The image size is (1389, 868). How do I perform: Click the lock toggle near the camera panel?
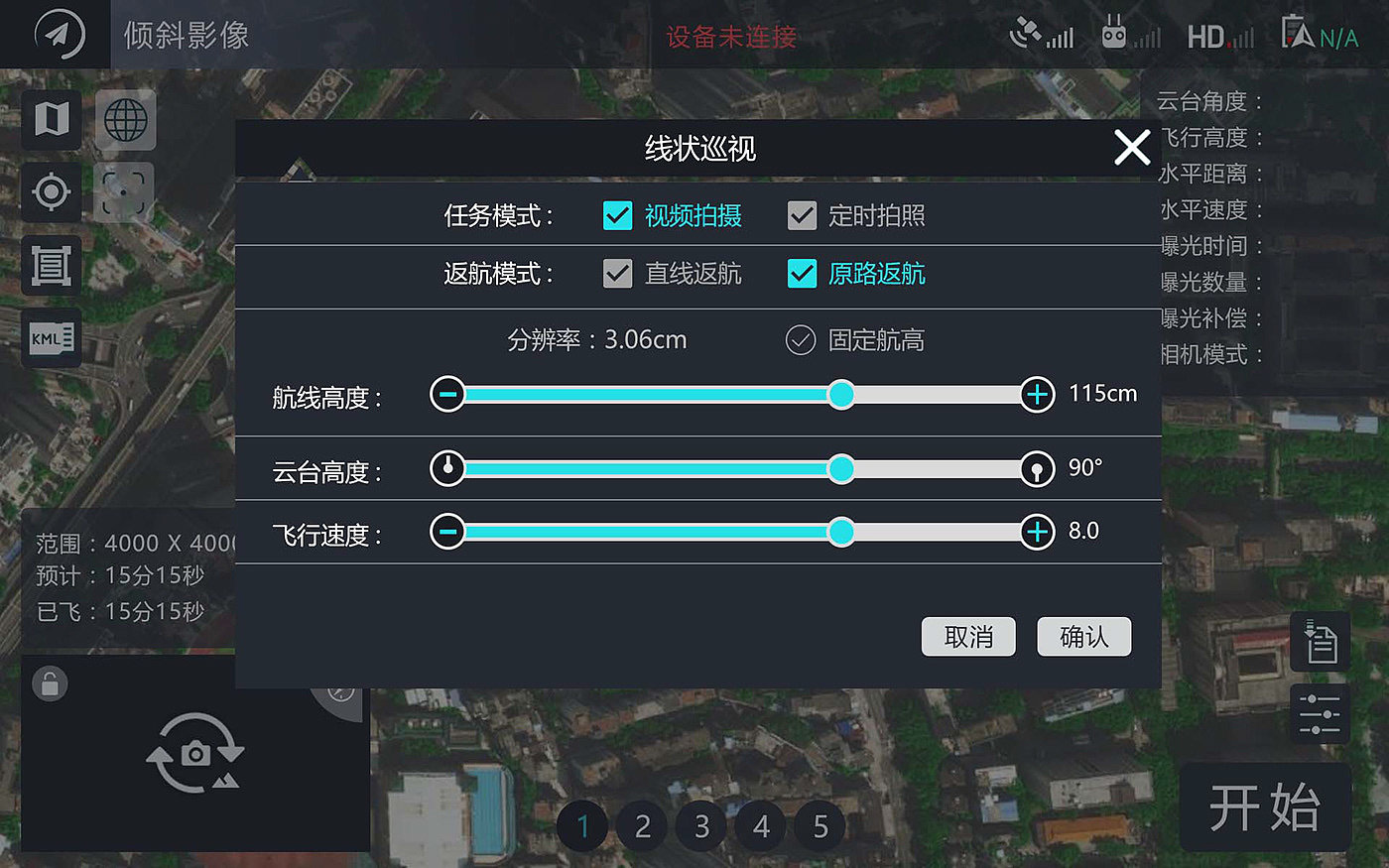(x=51, y=683)
